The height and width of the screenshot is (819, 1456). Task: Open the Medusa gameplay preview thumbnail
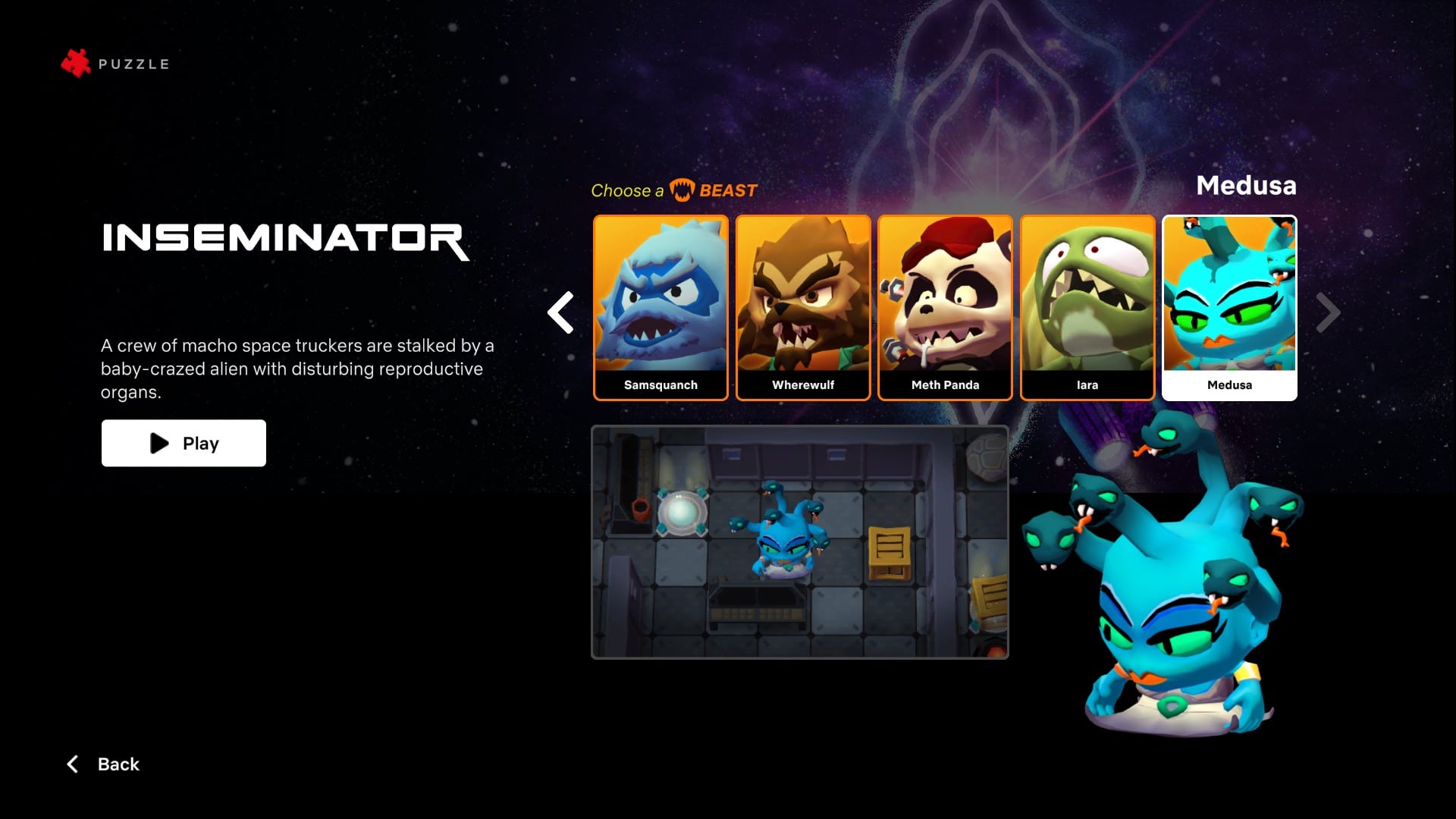[799, 541]
